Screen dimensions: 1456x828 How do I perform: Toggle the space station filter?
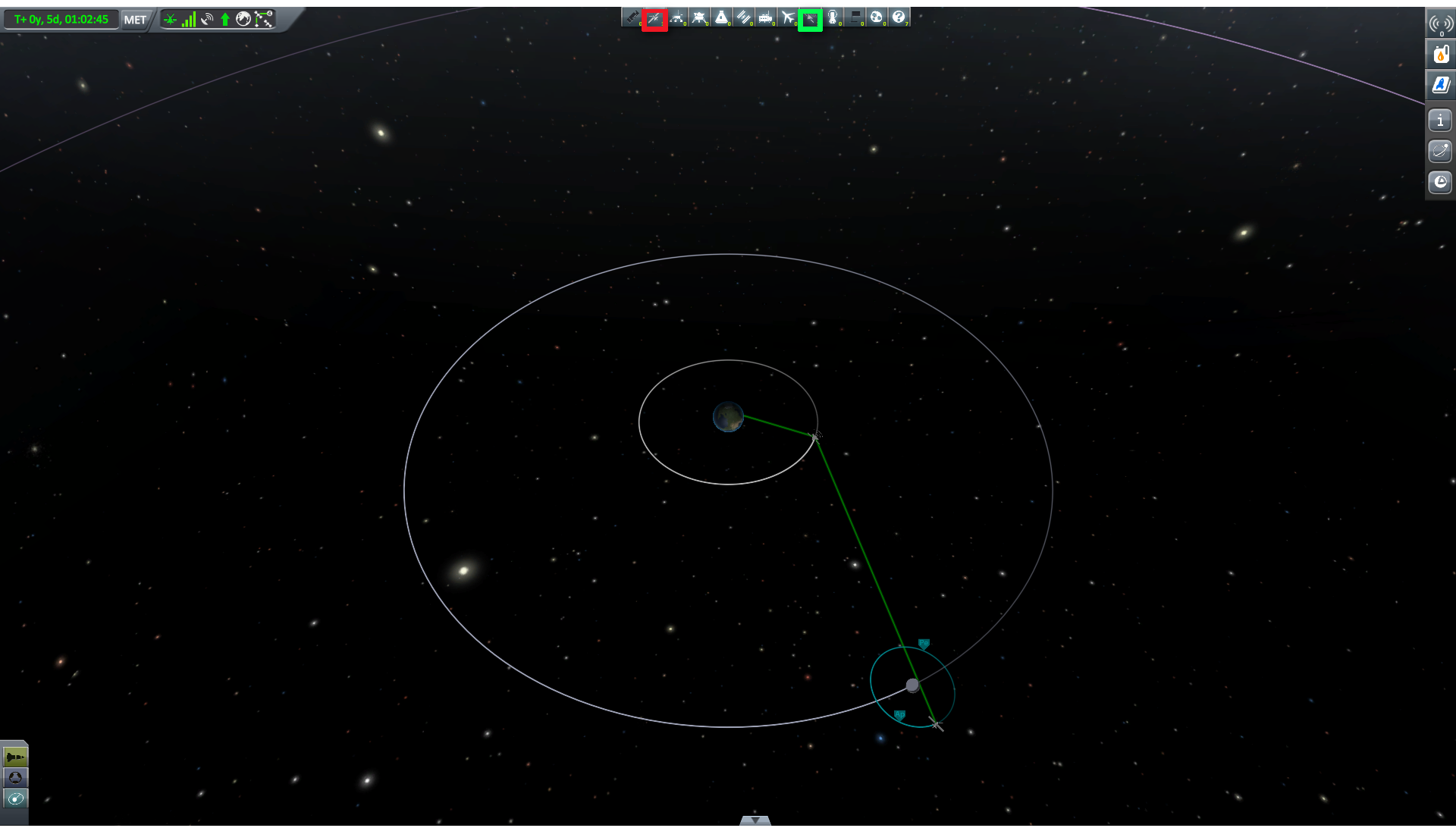743,17
